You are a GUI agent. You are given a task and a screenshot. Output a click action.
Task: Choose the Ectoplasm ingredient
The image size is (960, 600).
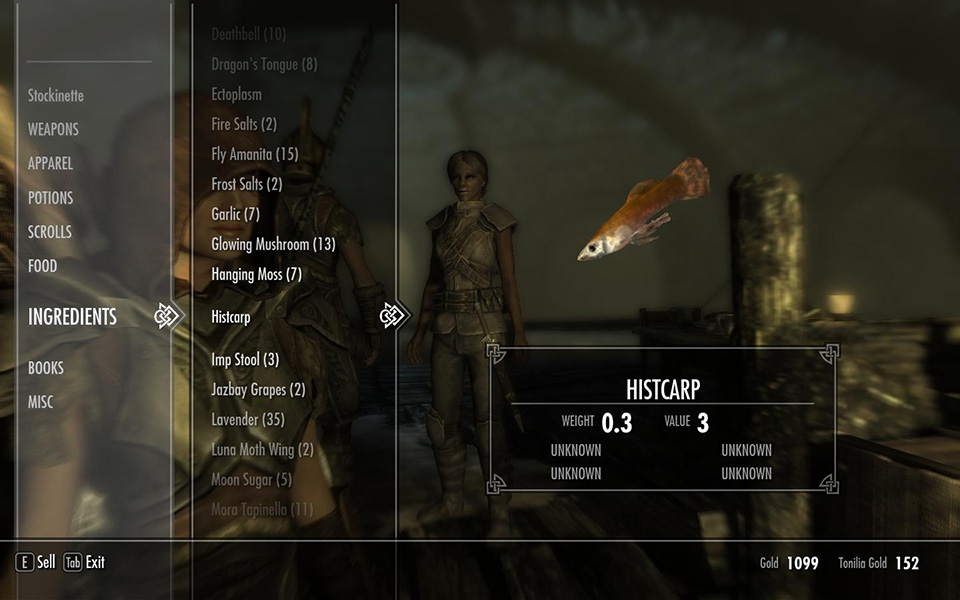click(236, 94)
